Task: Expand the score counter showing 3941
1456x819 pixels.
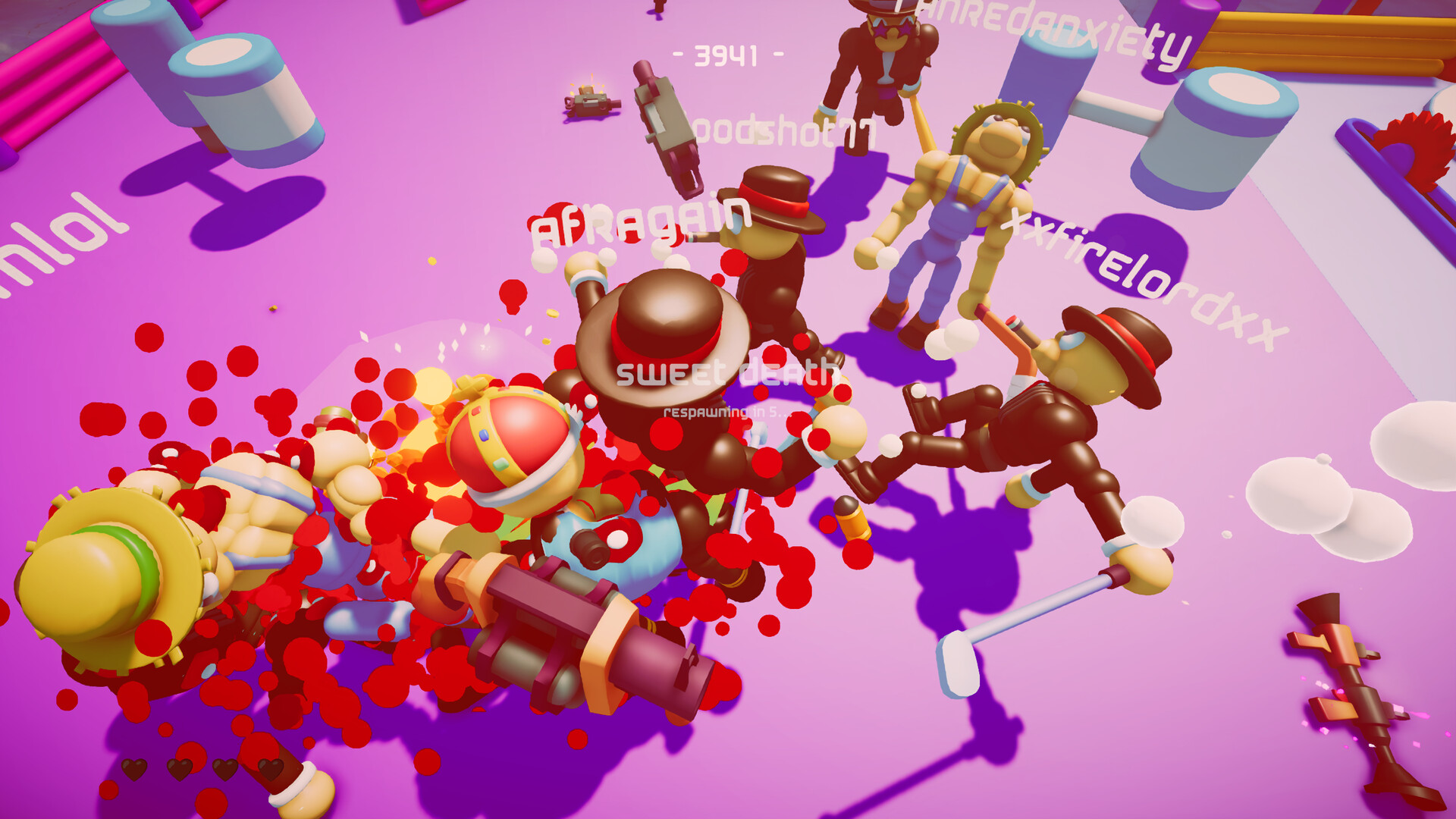Action: coord(726,53)
